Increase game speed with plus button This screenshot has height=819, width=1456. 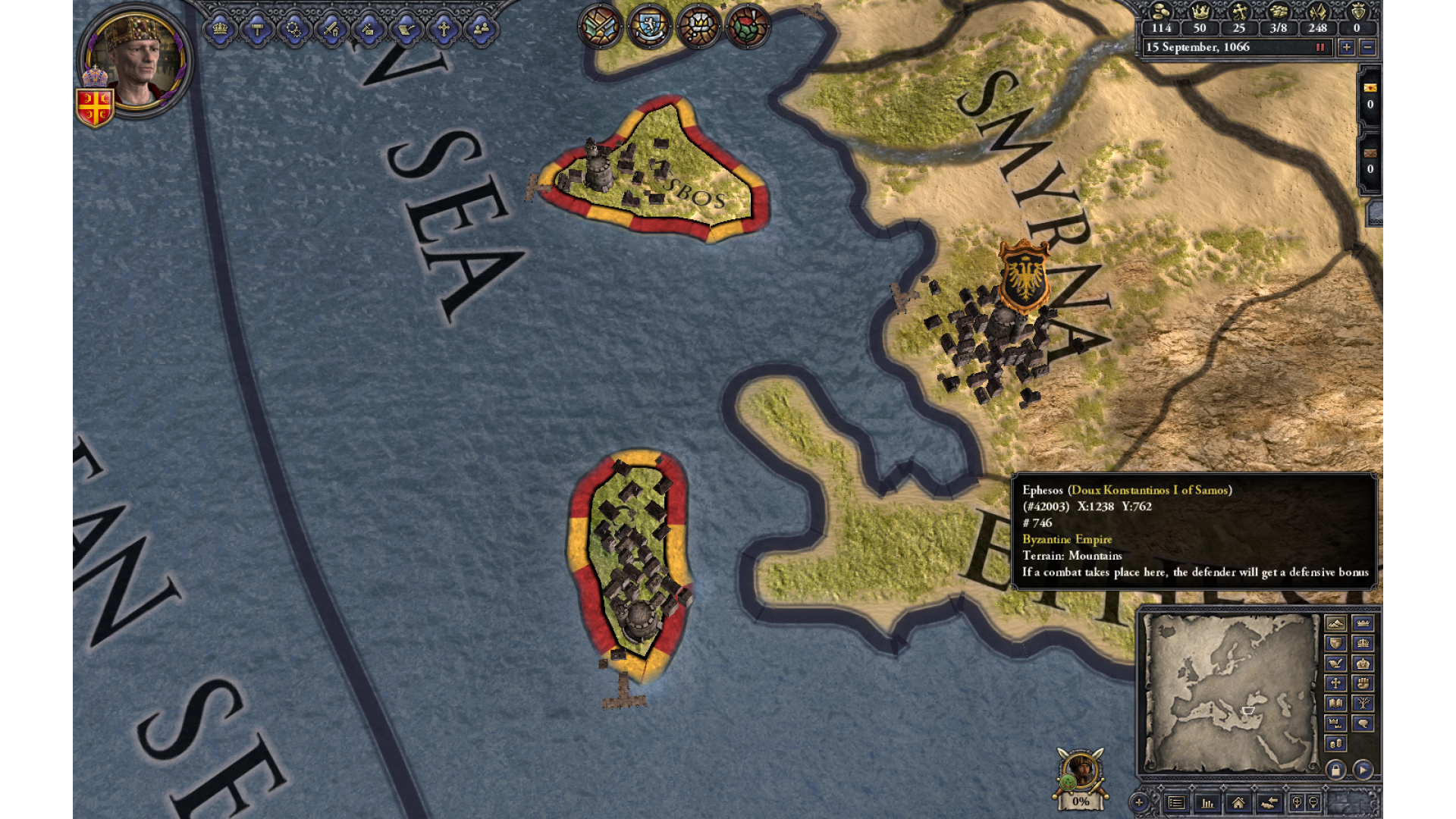click(1346, 47)
